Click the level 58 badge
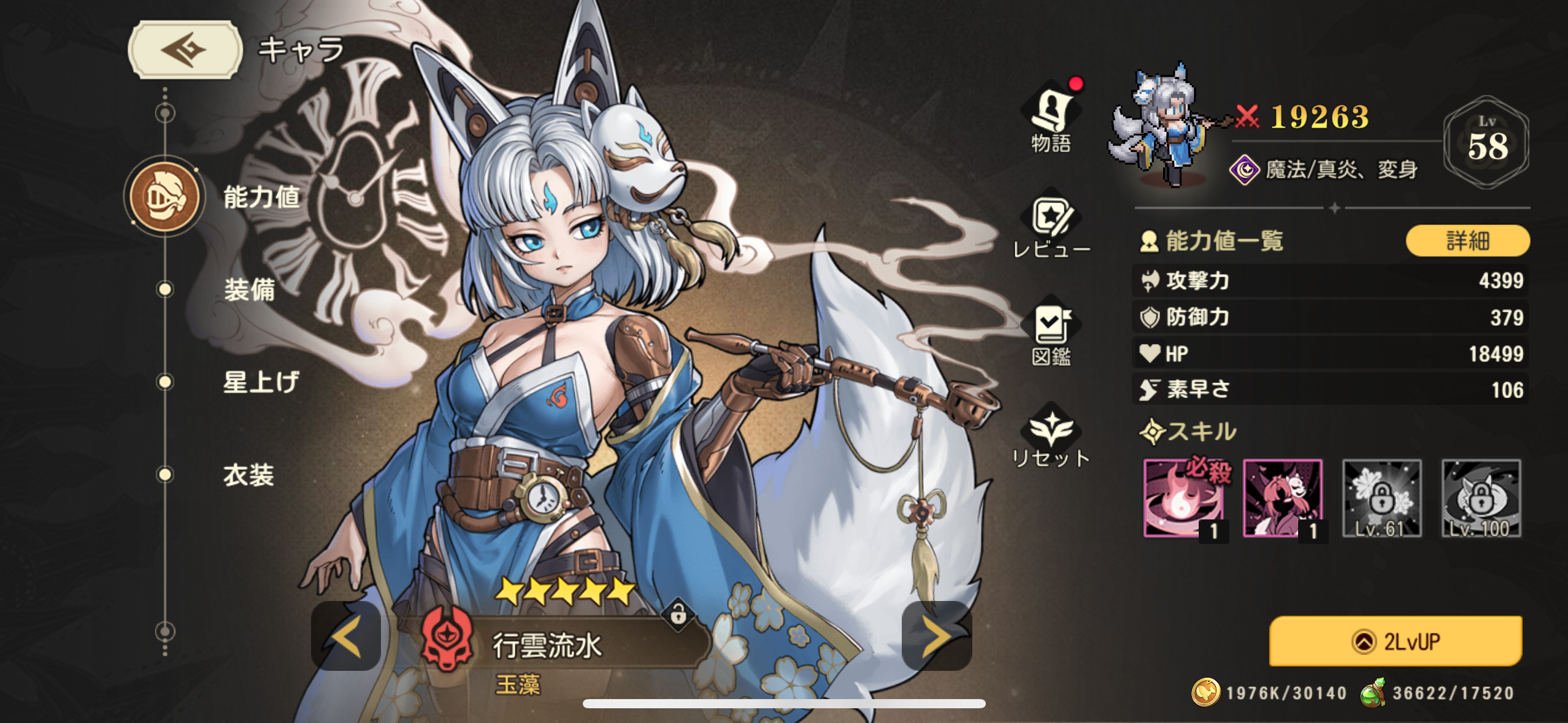This screenshot has width=1568, height=723. 1486,142
